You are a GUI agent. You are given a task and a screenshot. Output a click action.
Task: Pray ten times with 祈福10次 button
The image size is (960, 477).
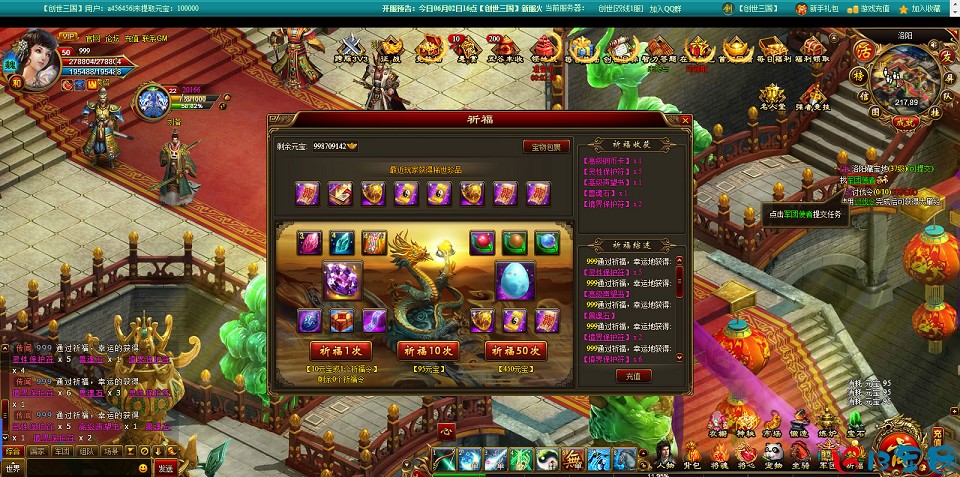coord(428,351)
